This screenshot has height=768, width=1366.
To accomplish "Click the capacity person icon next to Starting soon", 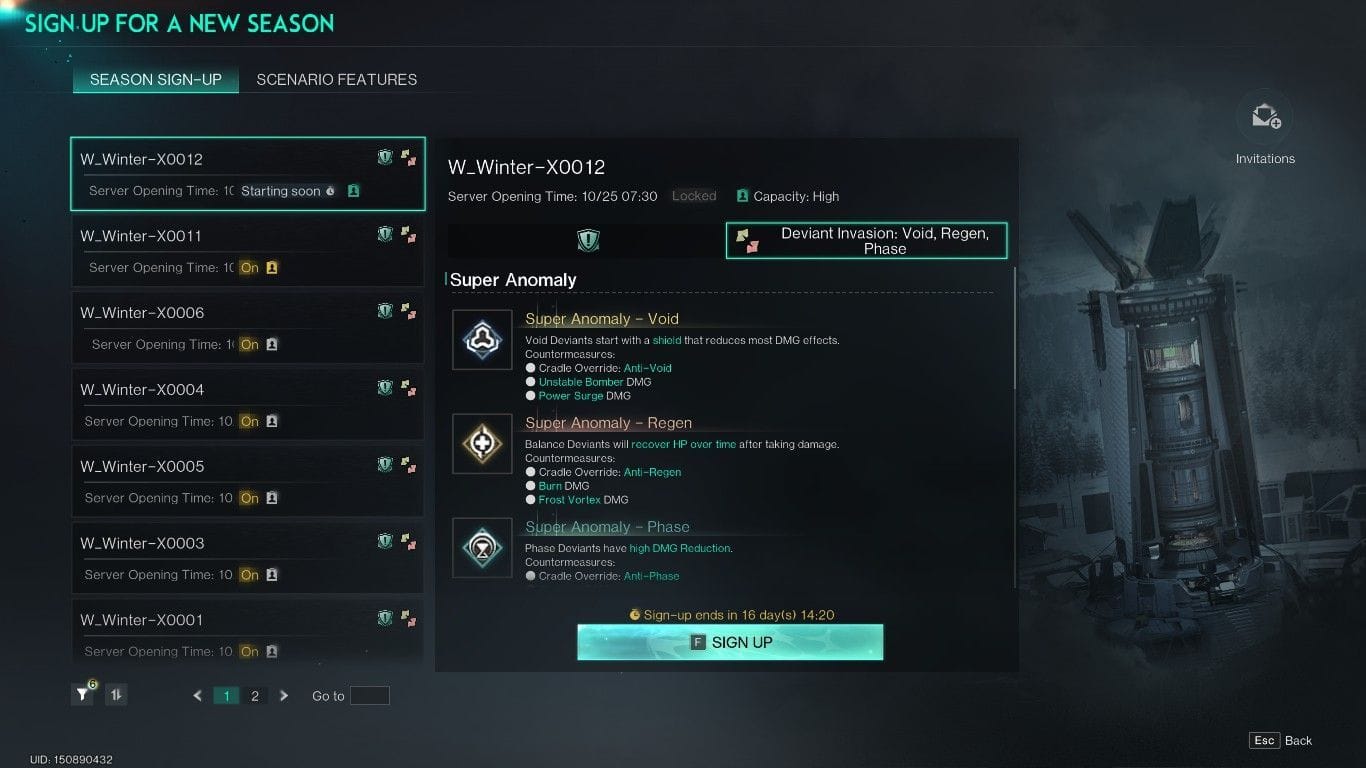I will pyautogui.click(x=353, y=190).
